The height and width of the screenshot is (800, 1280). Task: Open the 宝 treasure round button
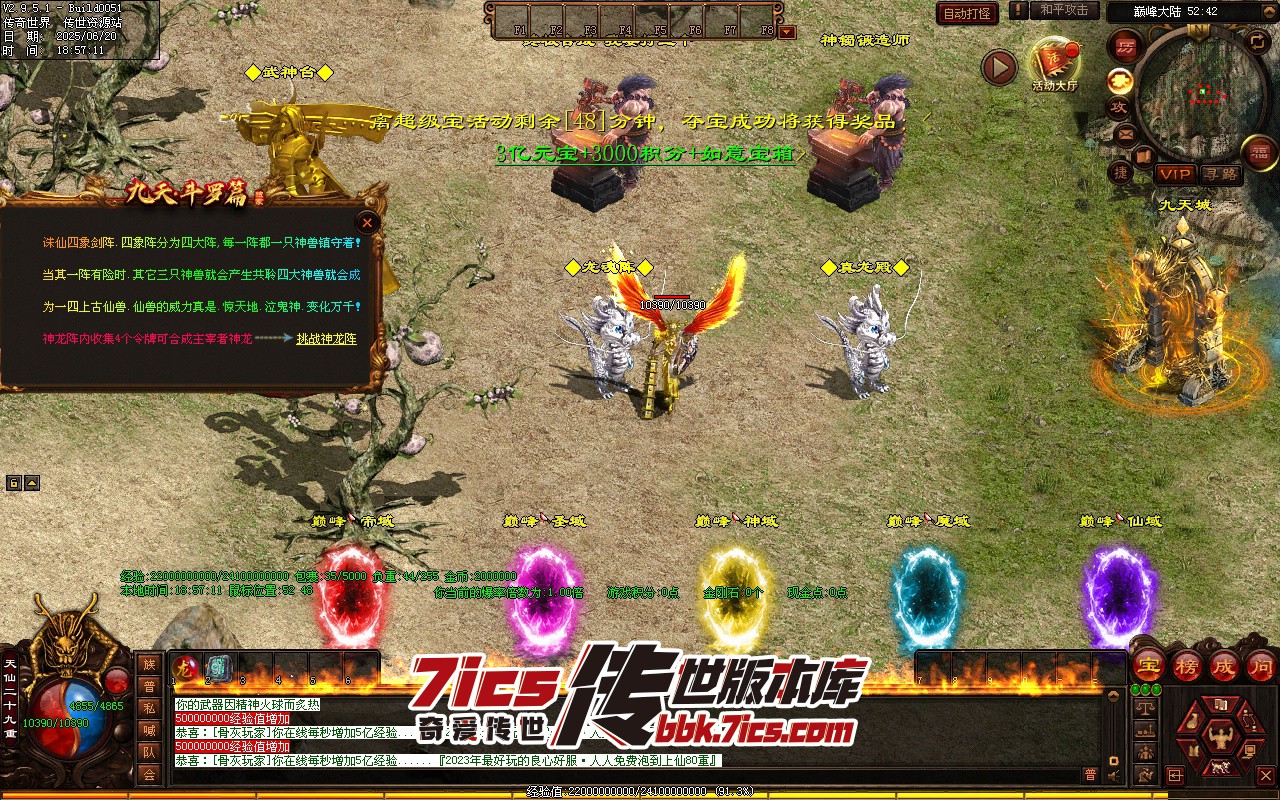pyautogui.click(x=1149, y=666)
